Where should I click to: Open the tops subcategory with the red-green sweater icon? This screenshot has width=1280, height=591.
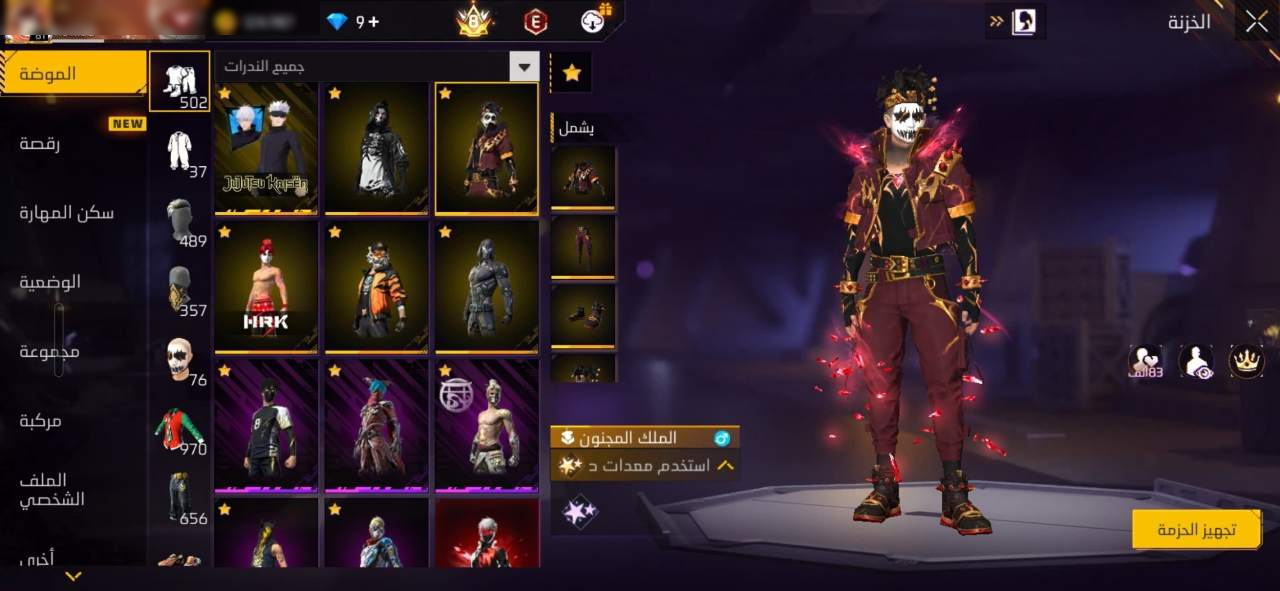[x=179, y=428]
